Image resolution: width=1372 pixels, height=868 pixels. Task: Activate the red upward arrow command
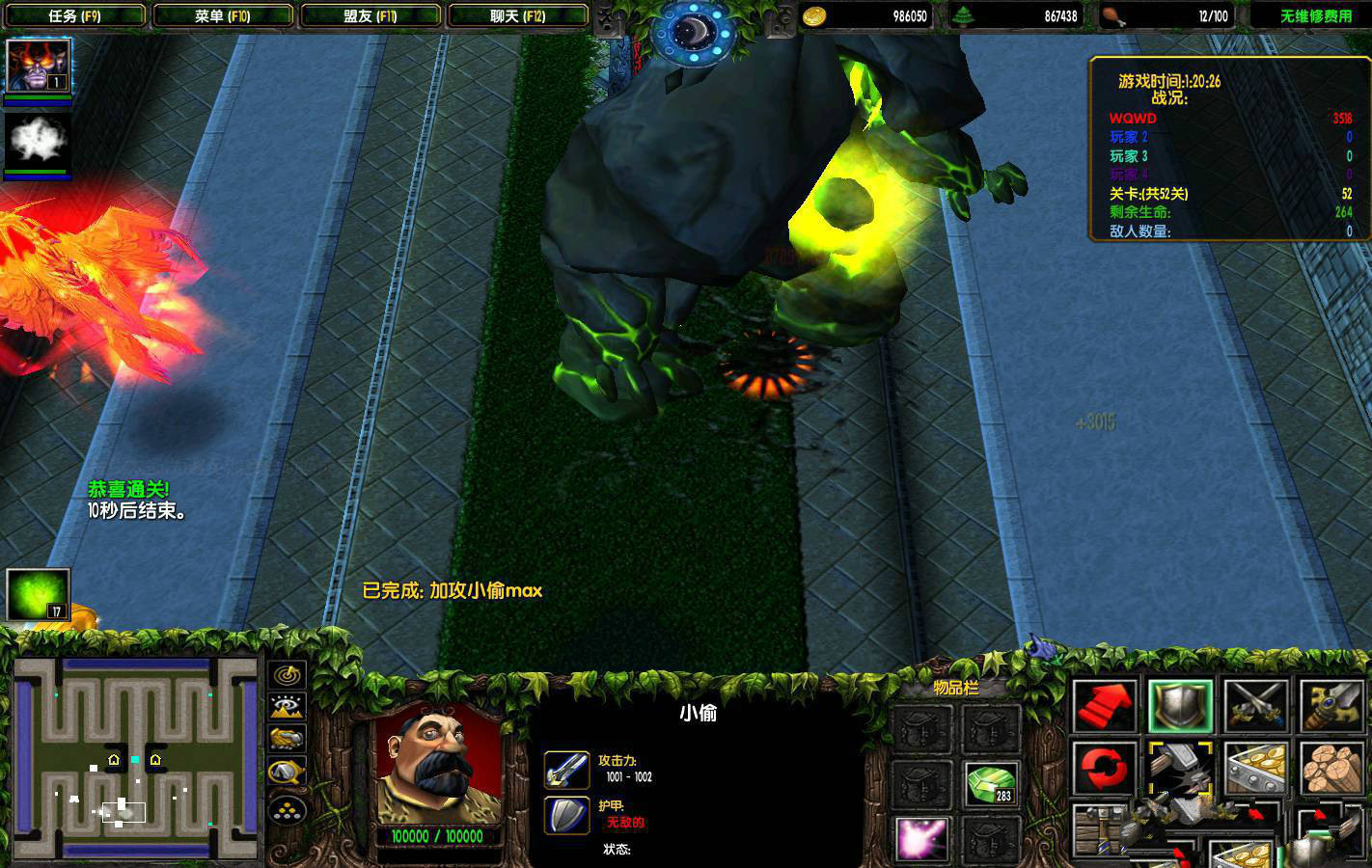point(1103,706)
